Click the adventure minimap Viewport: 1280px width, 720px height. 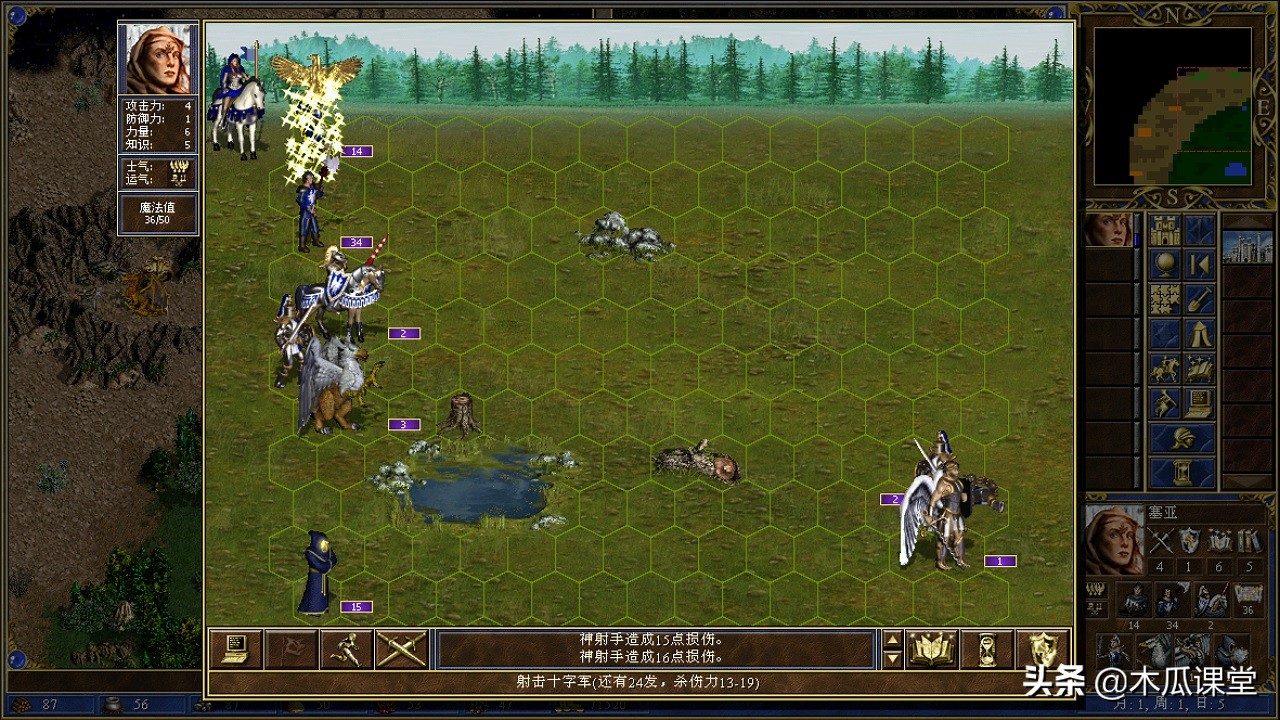point(1172,105)
